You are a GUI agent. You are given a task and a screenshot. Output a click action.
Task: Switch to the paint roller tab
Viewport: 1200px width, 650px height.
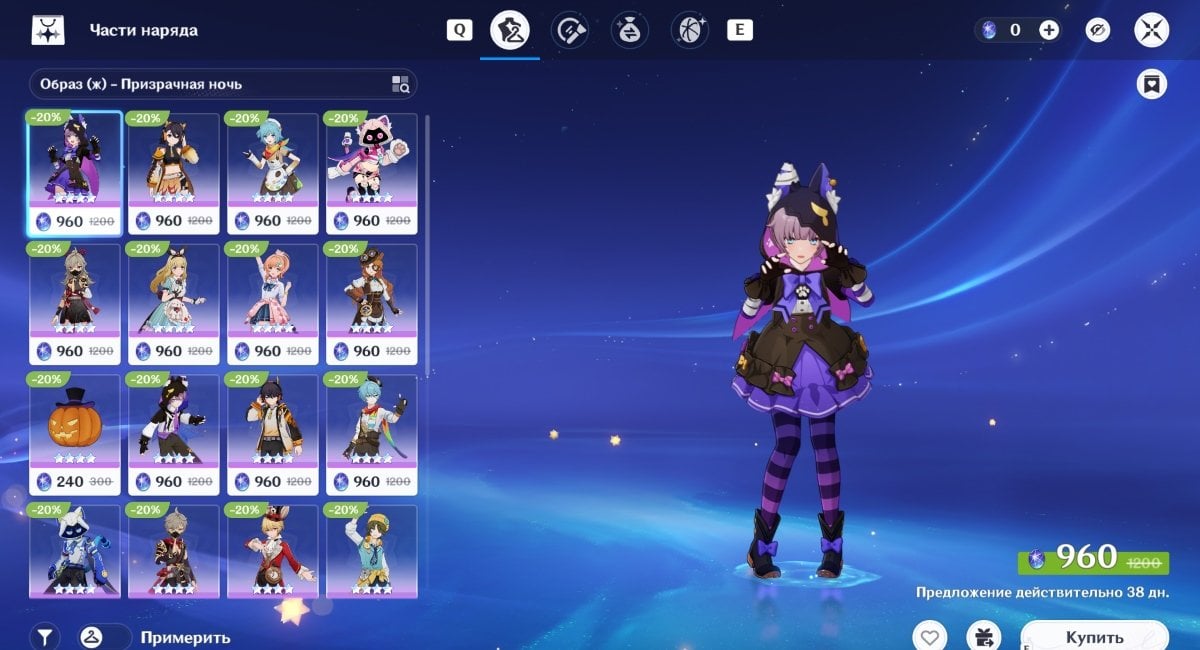pos(571,30)
